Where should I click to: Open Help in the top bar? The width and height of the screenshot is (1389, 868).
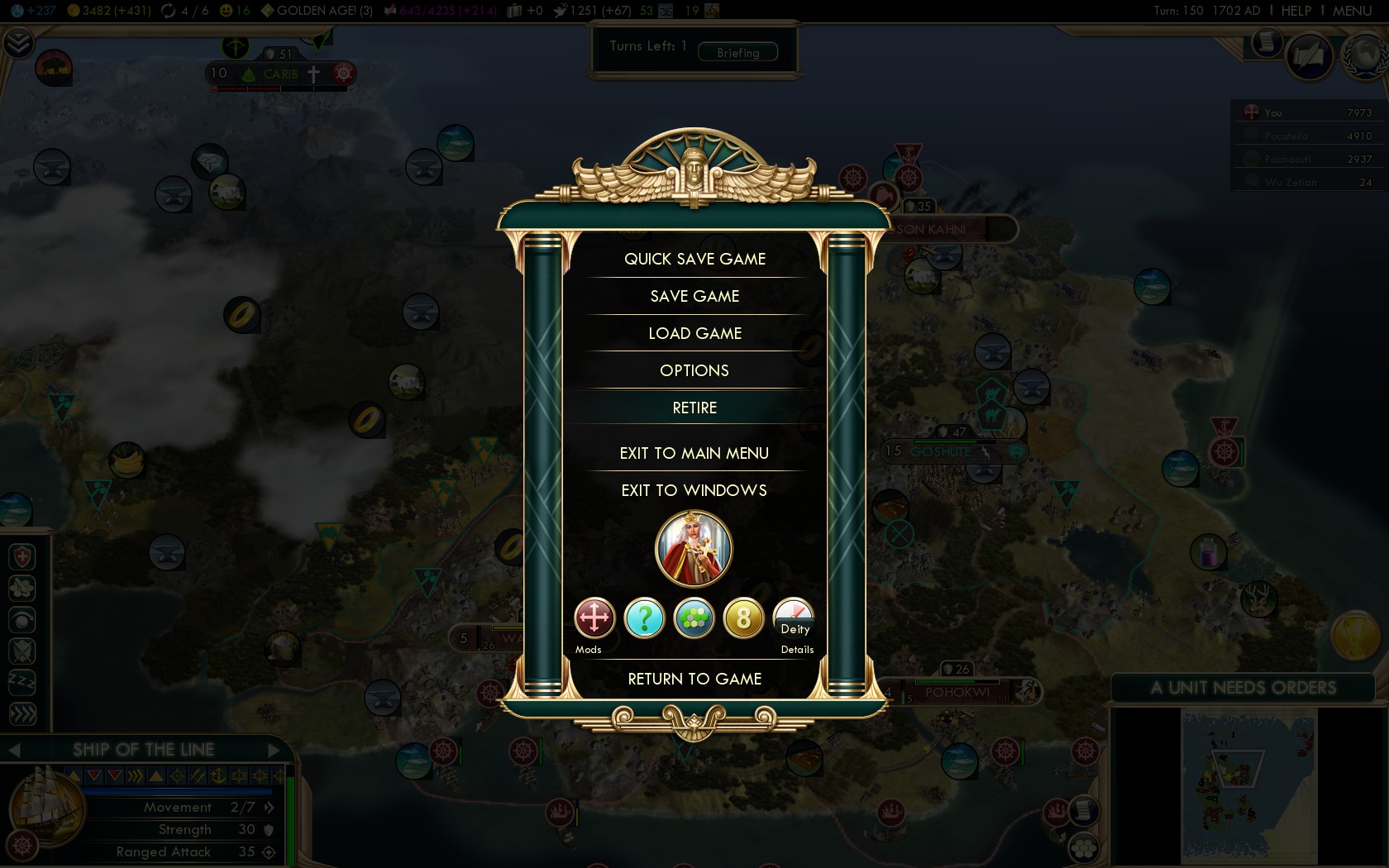coord(1296,11)
